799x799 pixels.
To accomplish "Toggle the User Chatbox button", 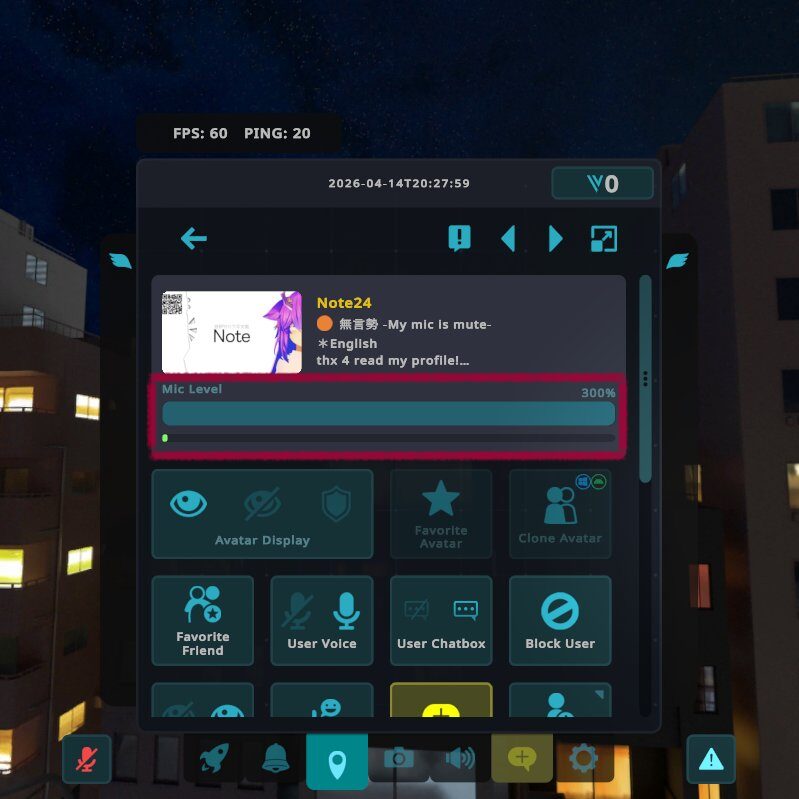I will 441,620.
